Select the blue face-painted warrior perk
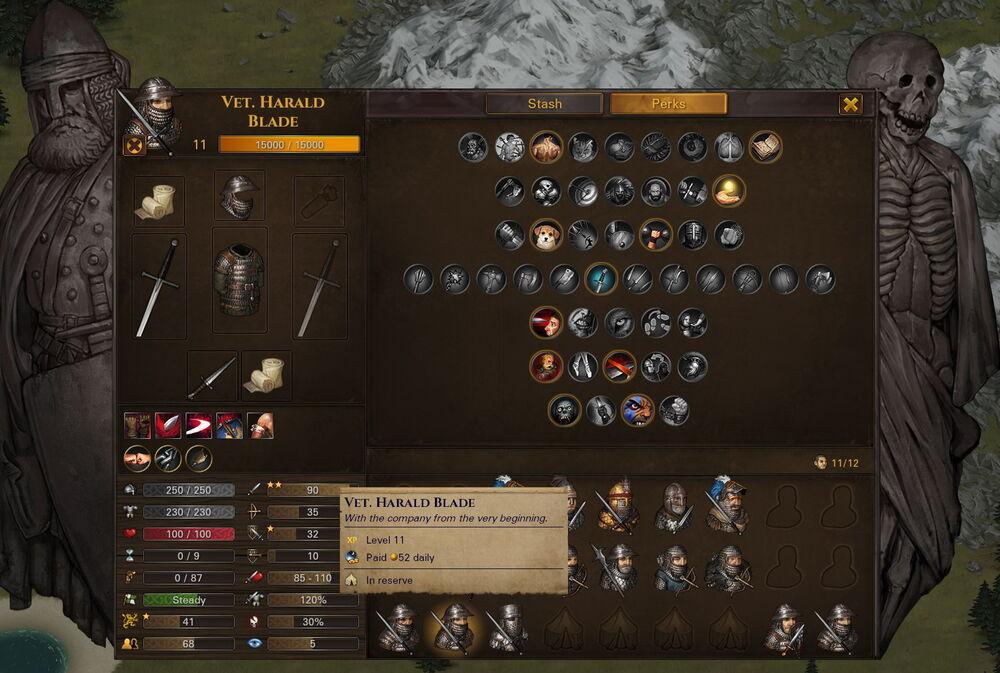The image size is (1000, 673). tap(637, 409)
